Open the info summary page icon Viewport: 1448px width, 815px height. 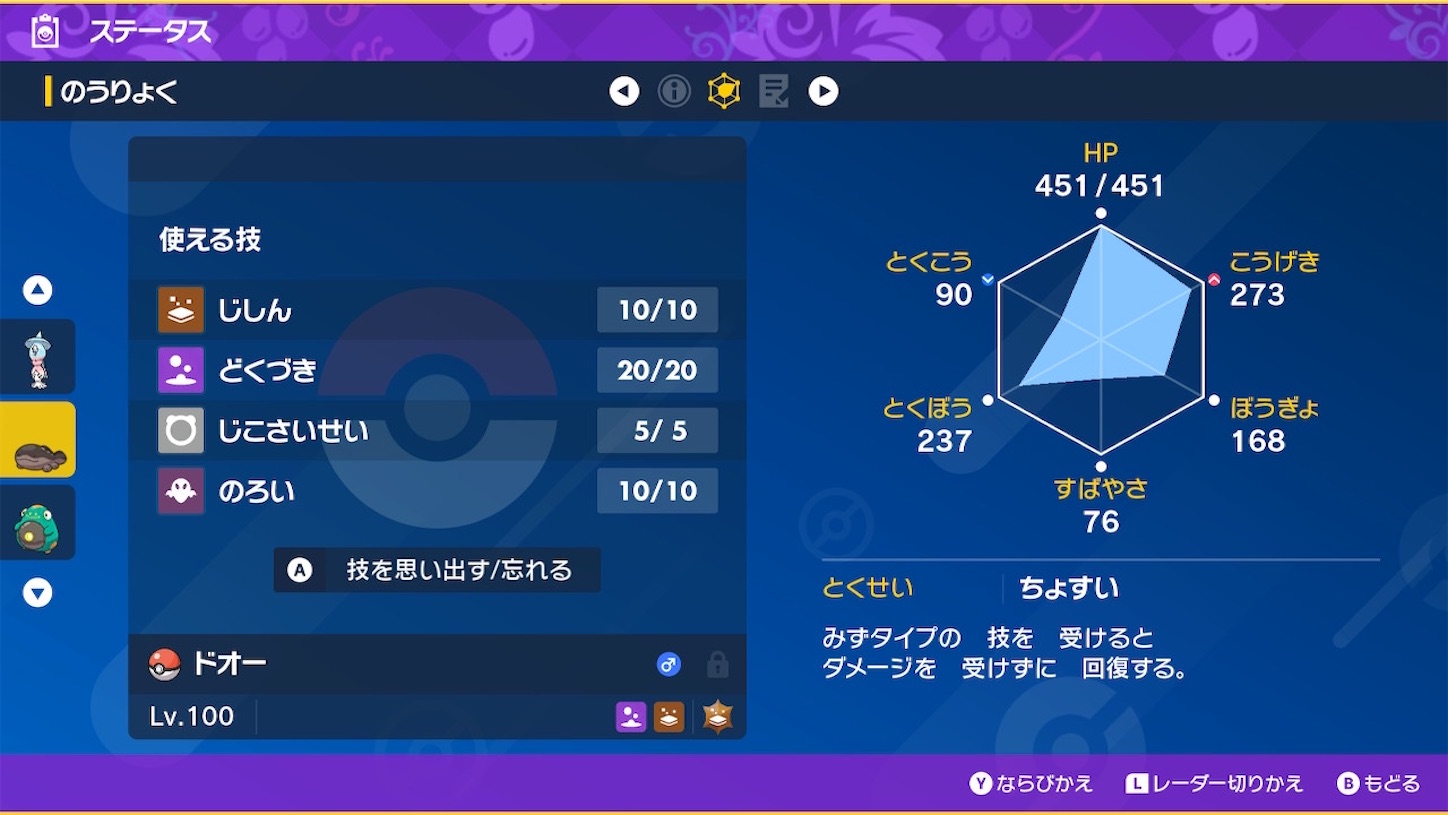coord(673,90)
